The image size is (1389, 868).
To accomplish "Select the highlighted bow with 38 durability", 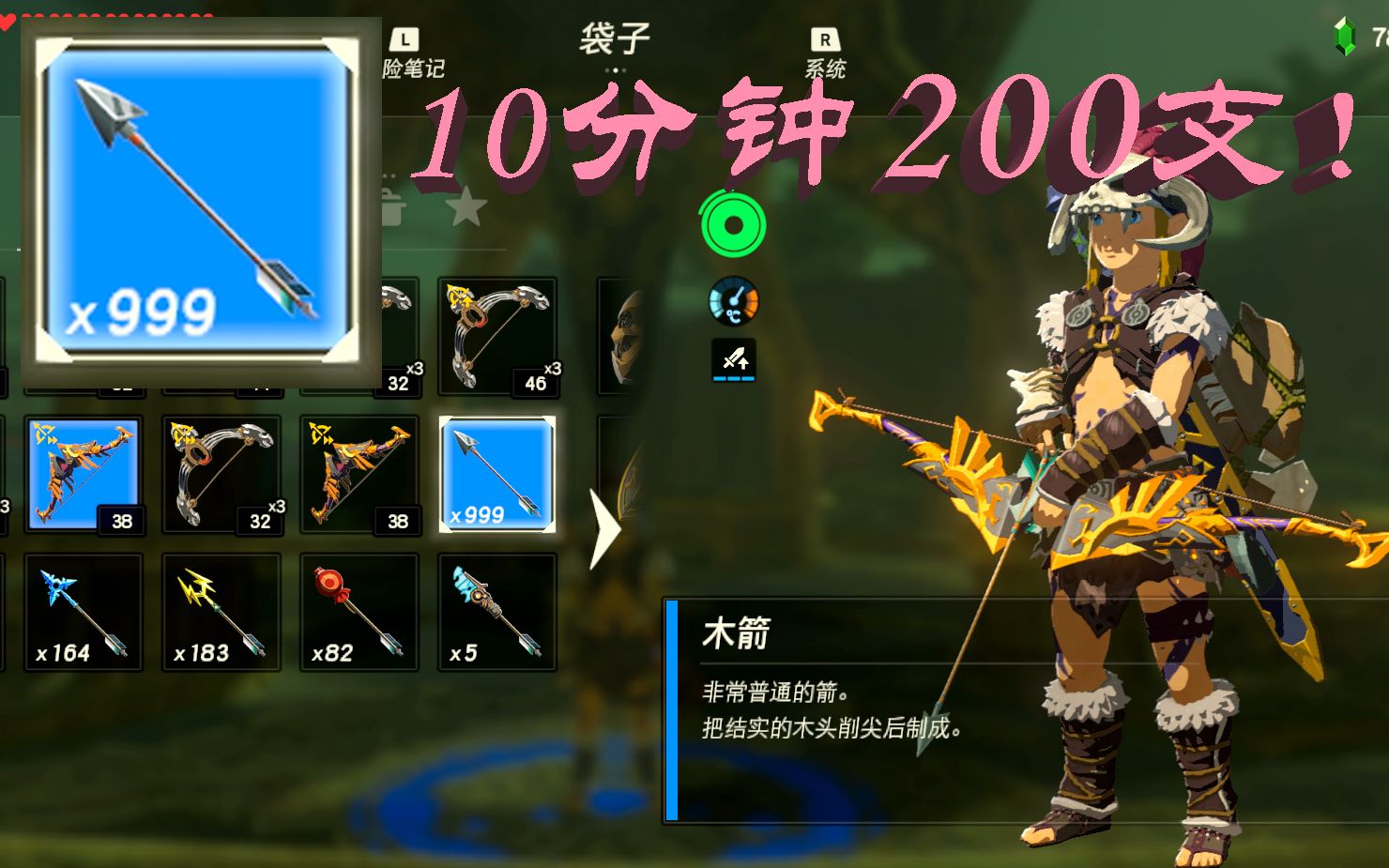I will (84, 474).
